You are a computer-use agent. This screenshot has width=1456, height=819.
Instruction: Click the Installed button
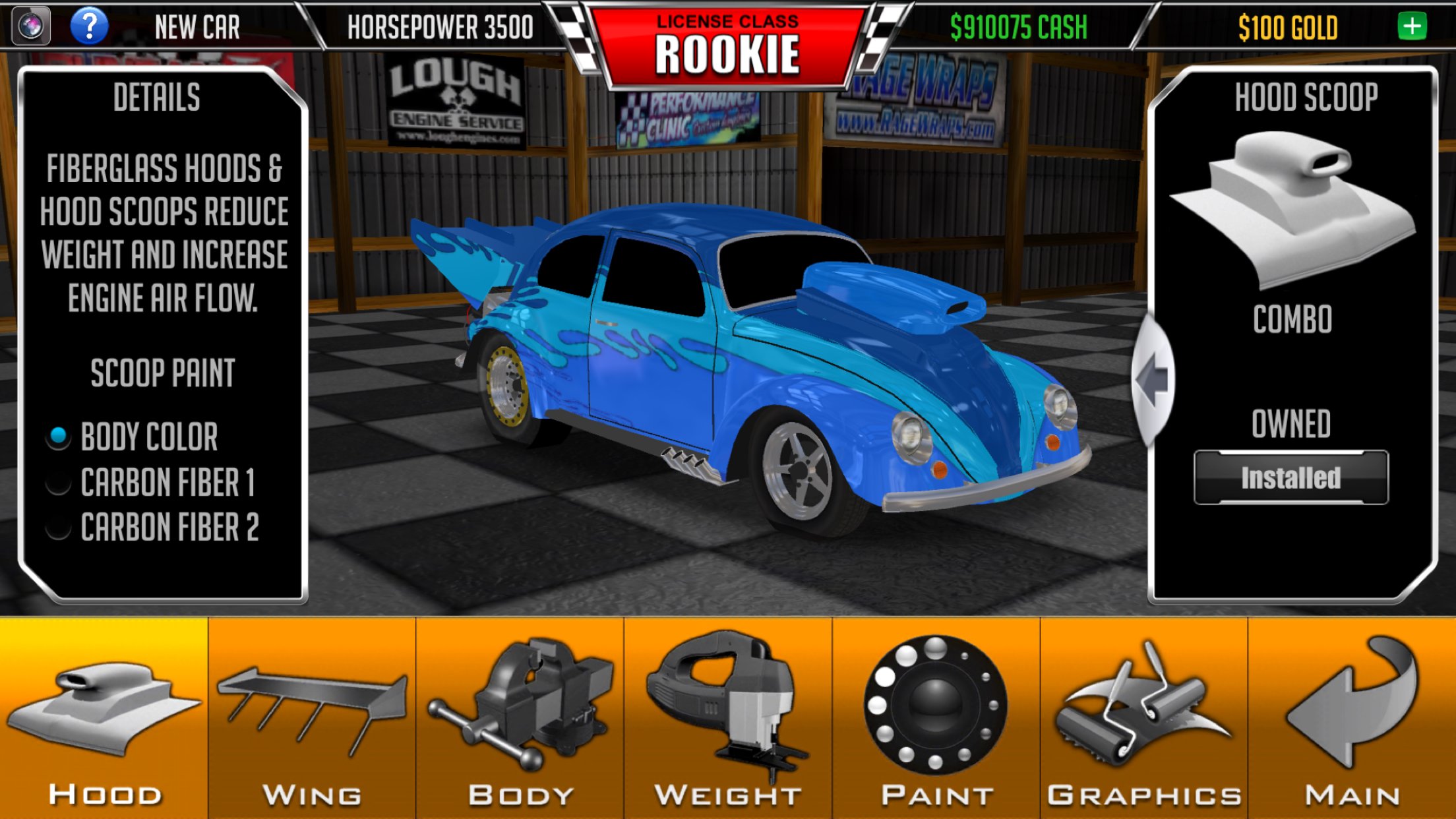click(1290, 478)
